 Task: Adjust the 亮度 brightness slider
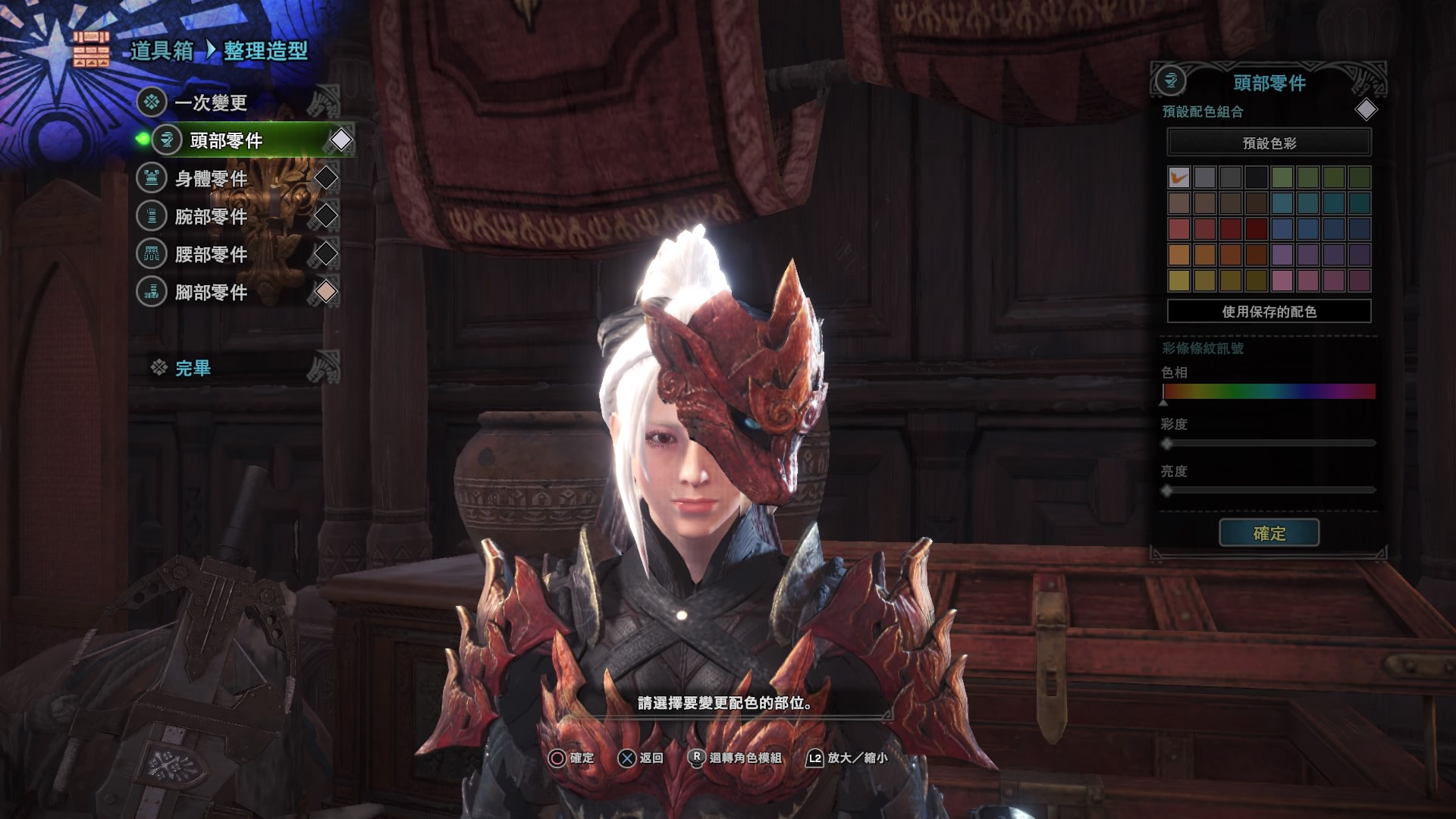pyautogui.click(x=1269, y=491)
